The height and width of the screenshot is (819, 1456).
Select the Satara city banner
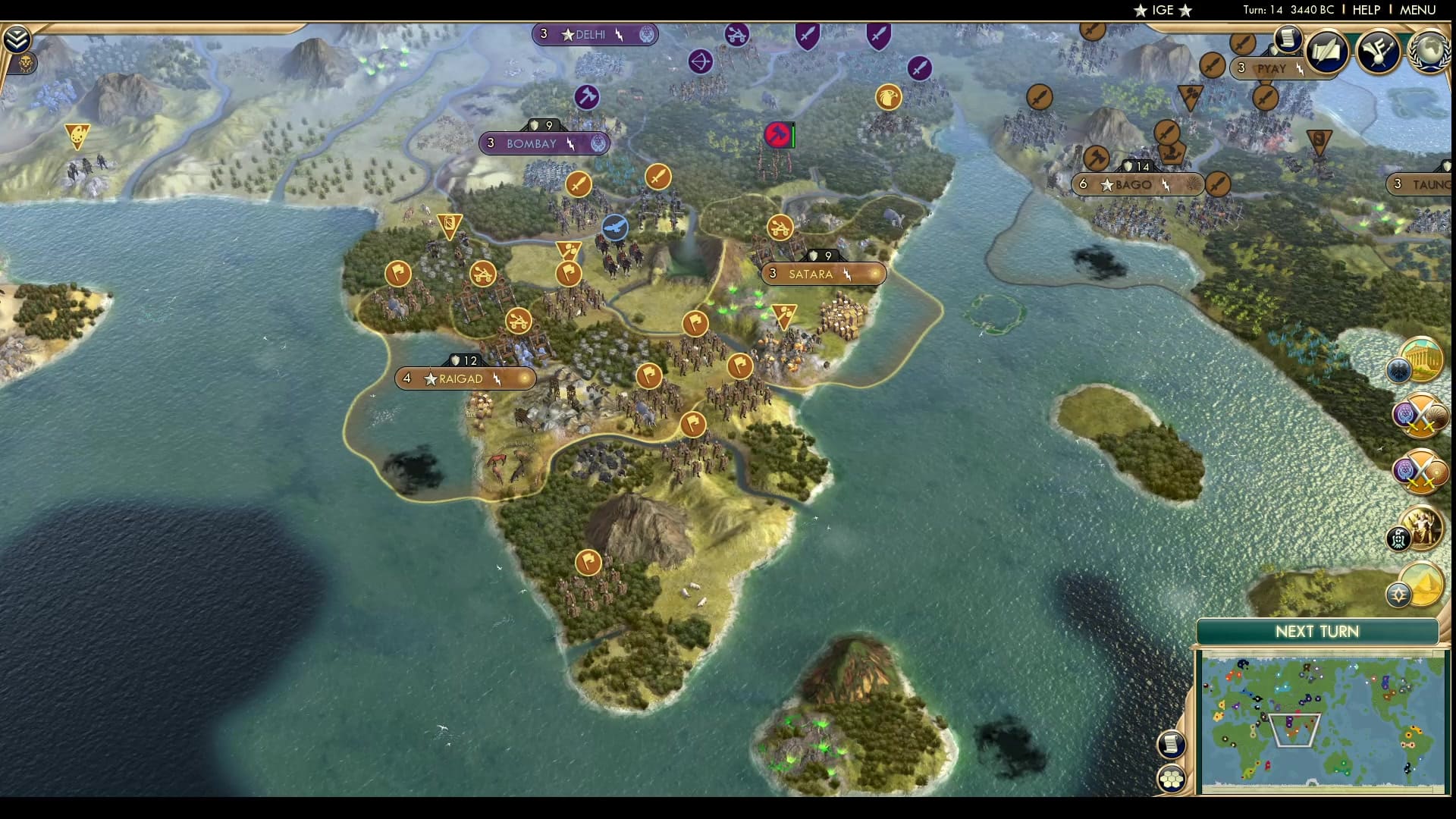click(x=823, y=274)
